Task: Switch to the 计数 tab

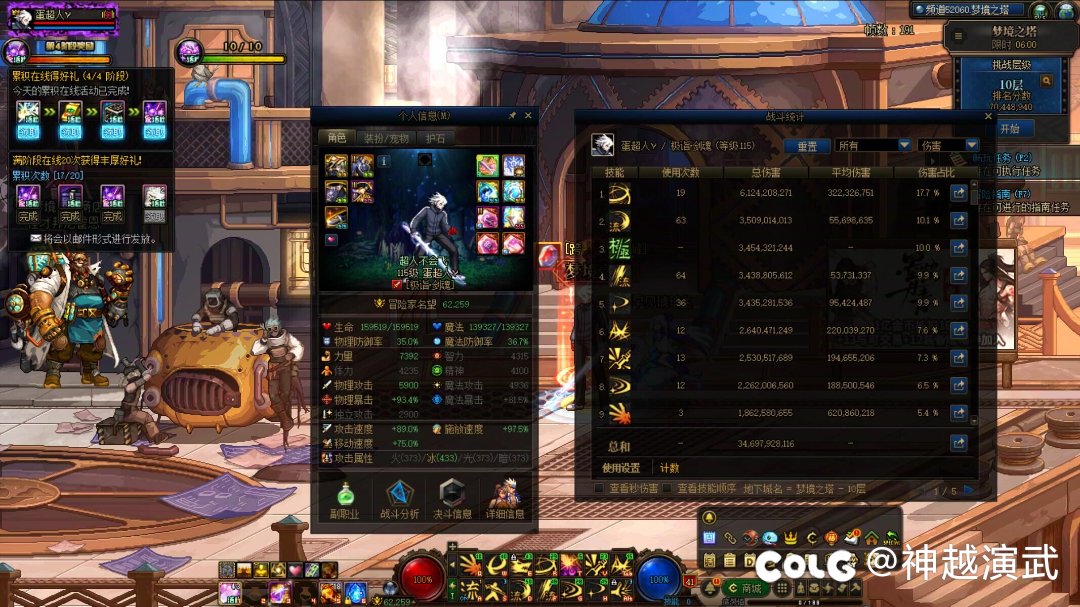Action: [669, 467]
